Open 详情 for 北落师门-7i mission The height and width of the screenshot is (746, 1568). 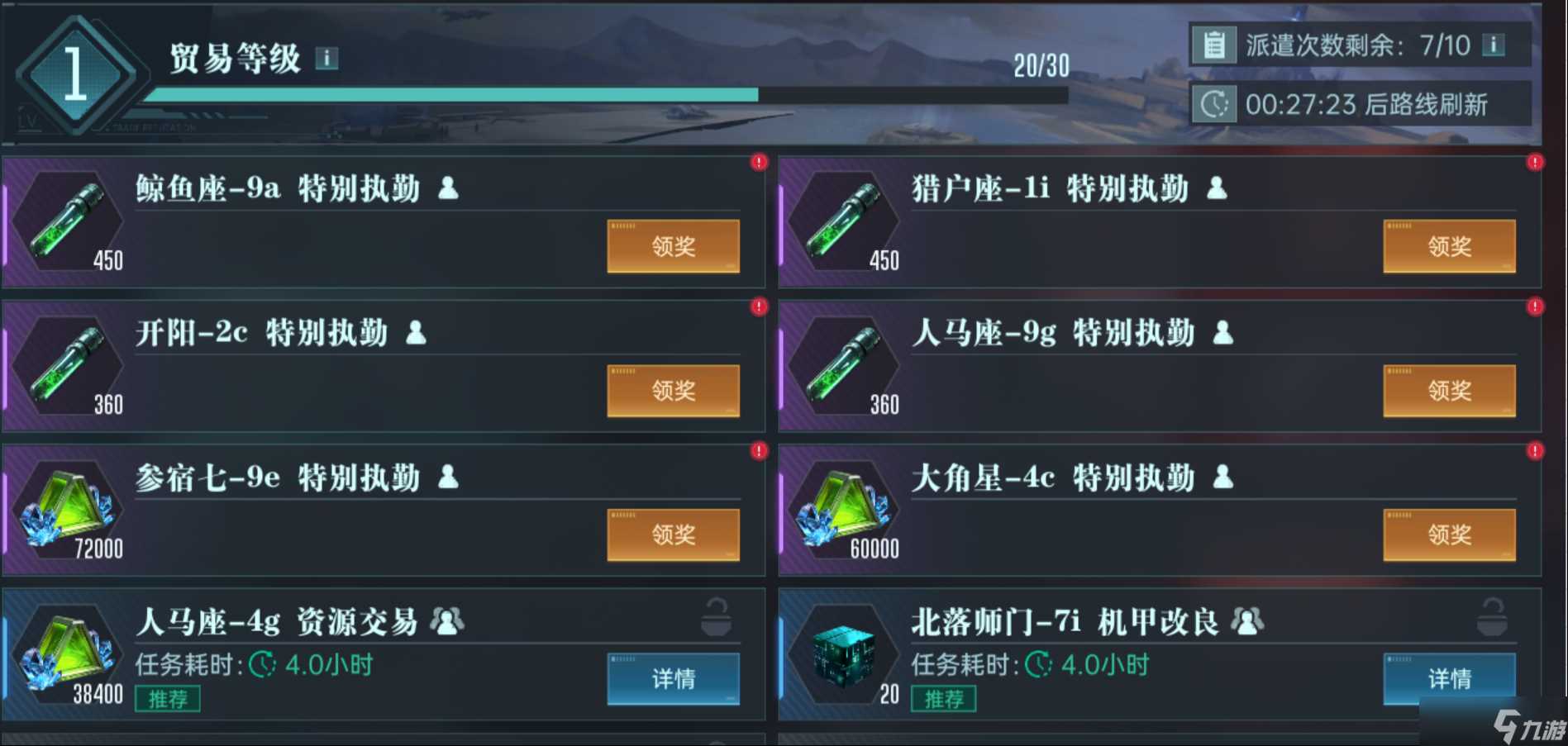(x=1449, y=678)
